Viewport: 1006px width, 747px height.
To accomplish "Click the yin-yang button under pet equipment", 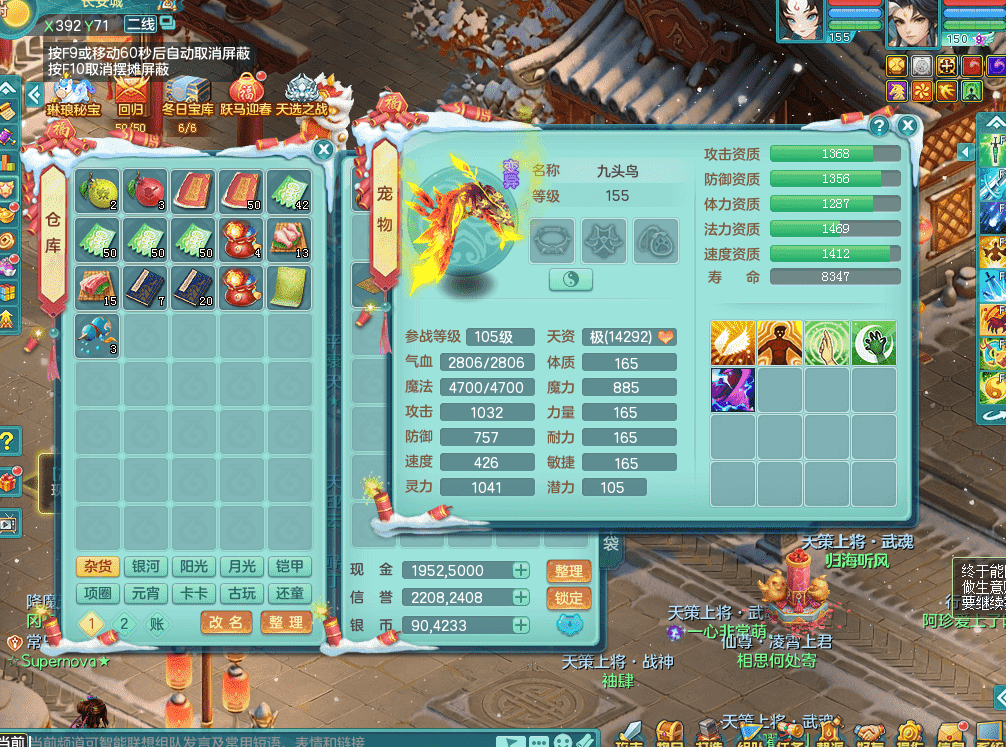I will pyautogui.click(x=571, y=280).
